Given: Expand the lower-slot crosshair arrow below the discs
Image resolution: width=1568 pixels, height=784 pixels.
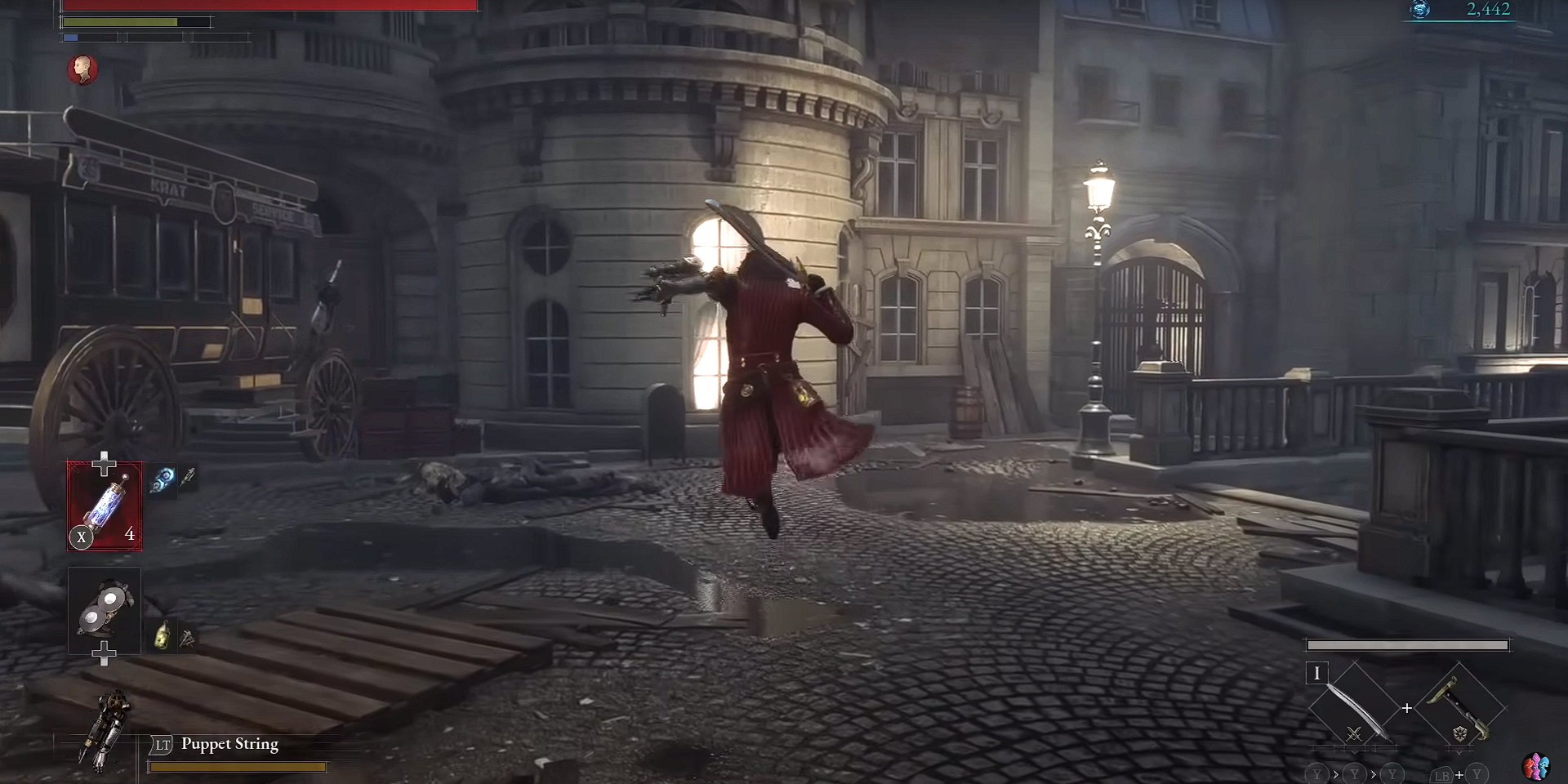Looking at the screenshot, I should pos(104,653).
